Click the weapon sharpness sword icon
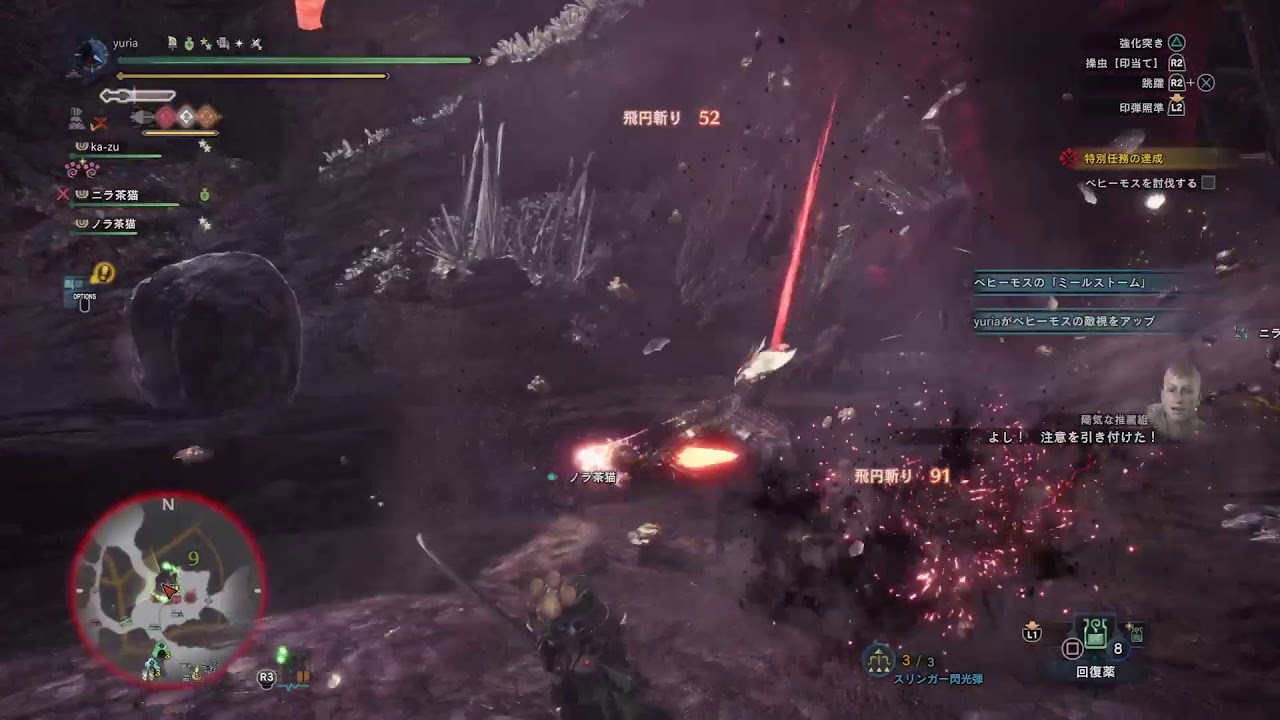The width and height of the screenshot is (1280, 720). [x=137, y=94]
